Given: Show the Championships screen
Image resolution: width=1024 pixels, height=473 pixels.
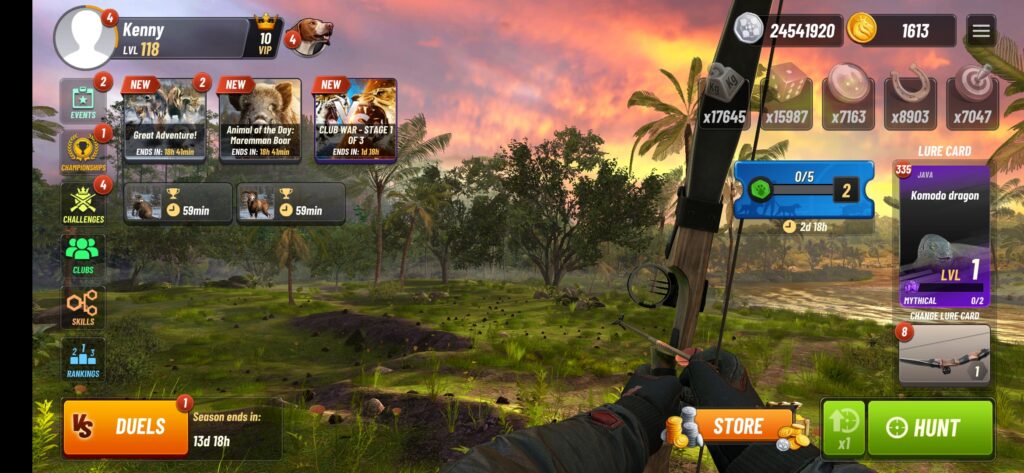Looking at the screenshot, I should click(x=83, y=154).
